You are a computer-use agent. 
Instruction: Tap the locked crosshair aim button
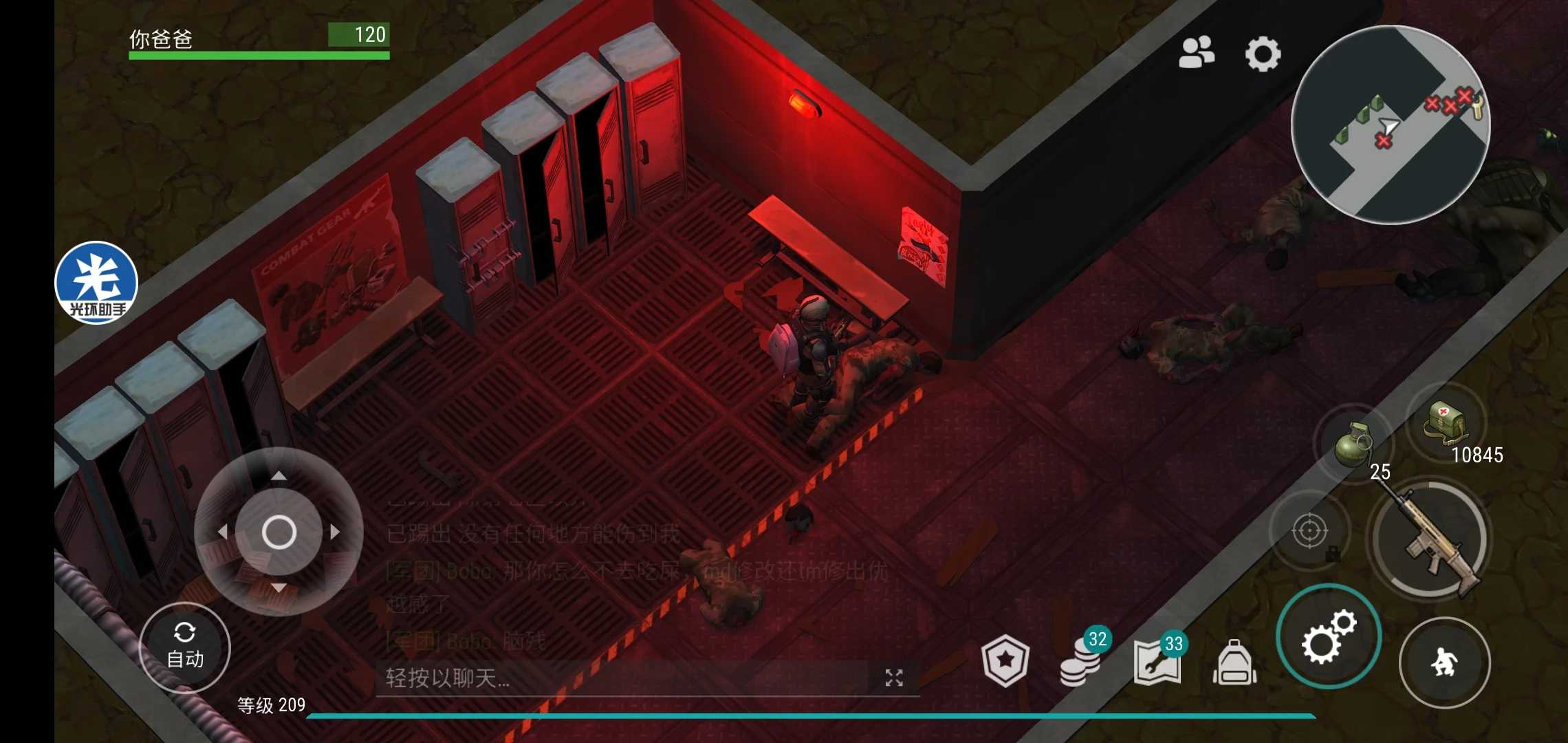[1309, 531]
